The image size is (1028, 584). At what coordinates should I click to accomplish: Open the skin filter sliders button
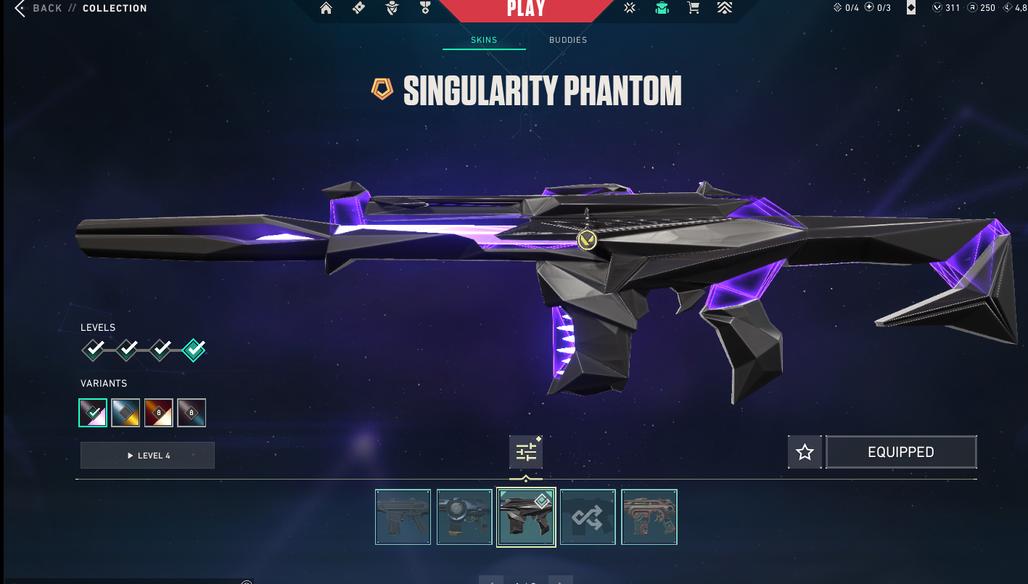(x=526, y=453)
